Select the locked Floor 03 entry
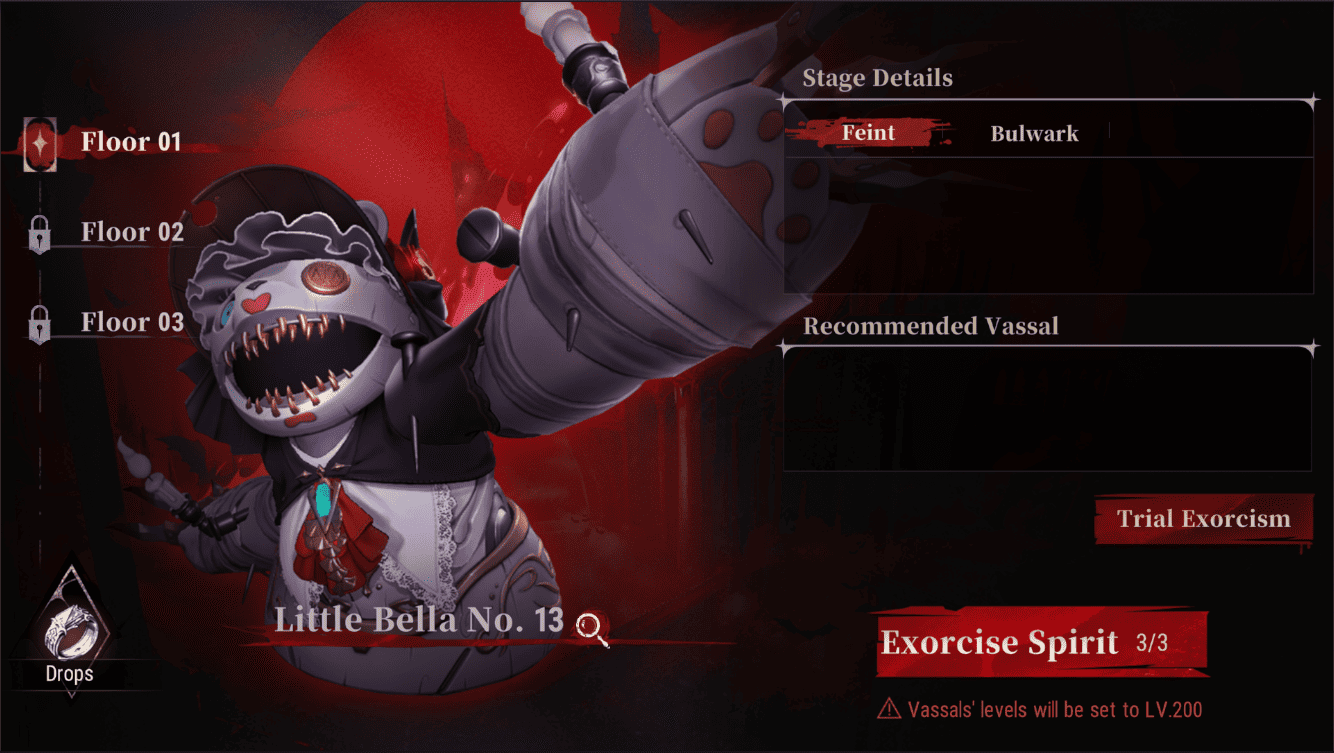The width and height of the screenshot is (1334, 753). pos(132,323)
